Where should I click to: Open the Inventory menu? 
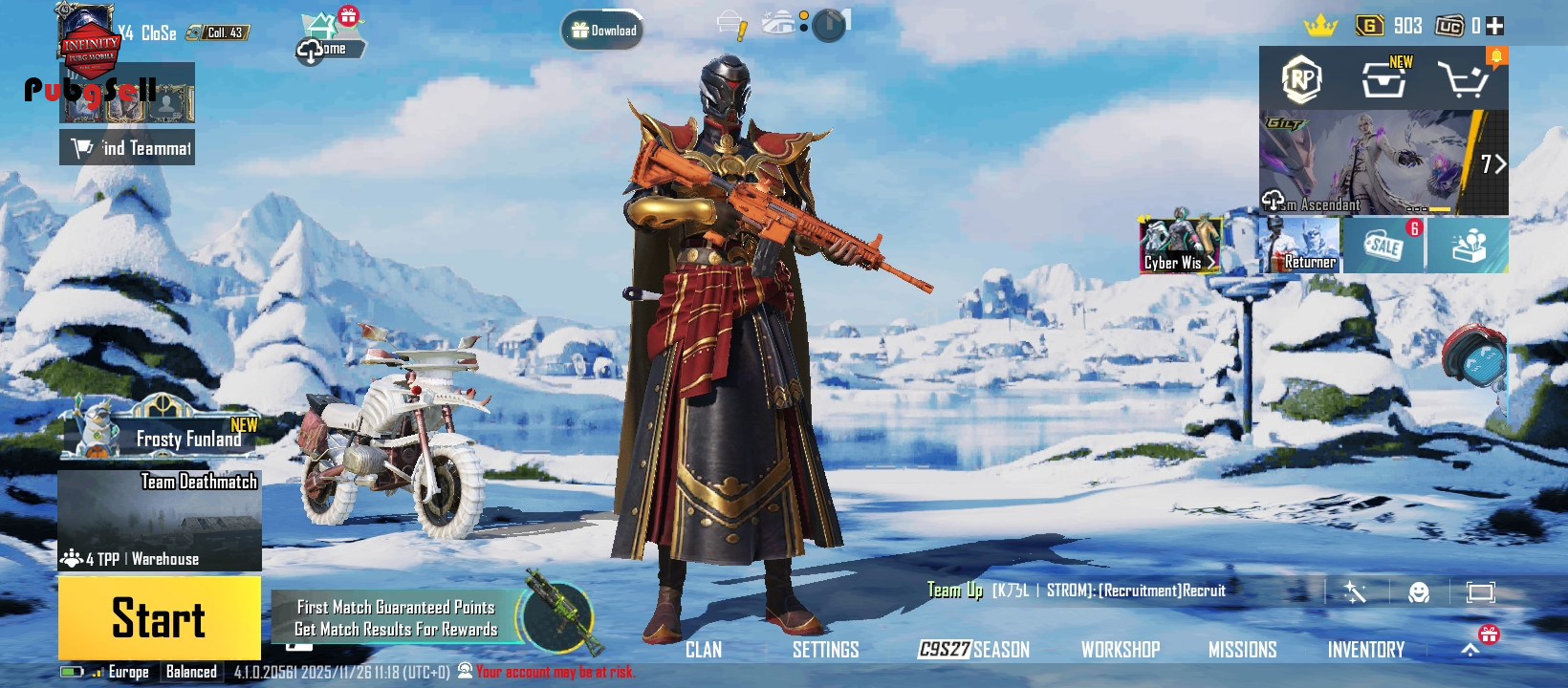[x=1365, y=650]
